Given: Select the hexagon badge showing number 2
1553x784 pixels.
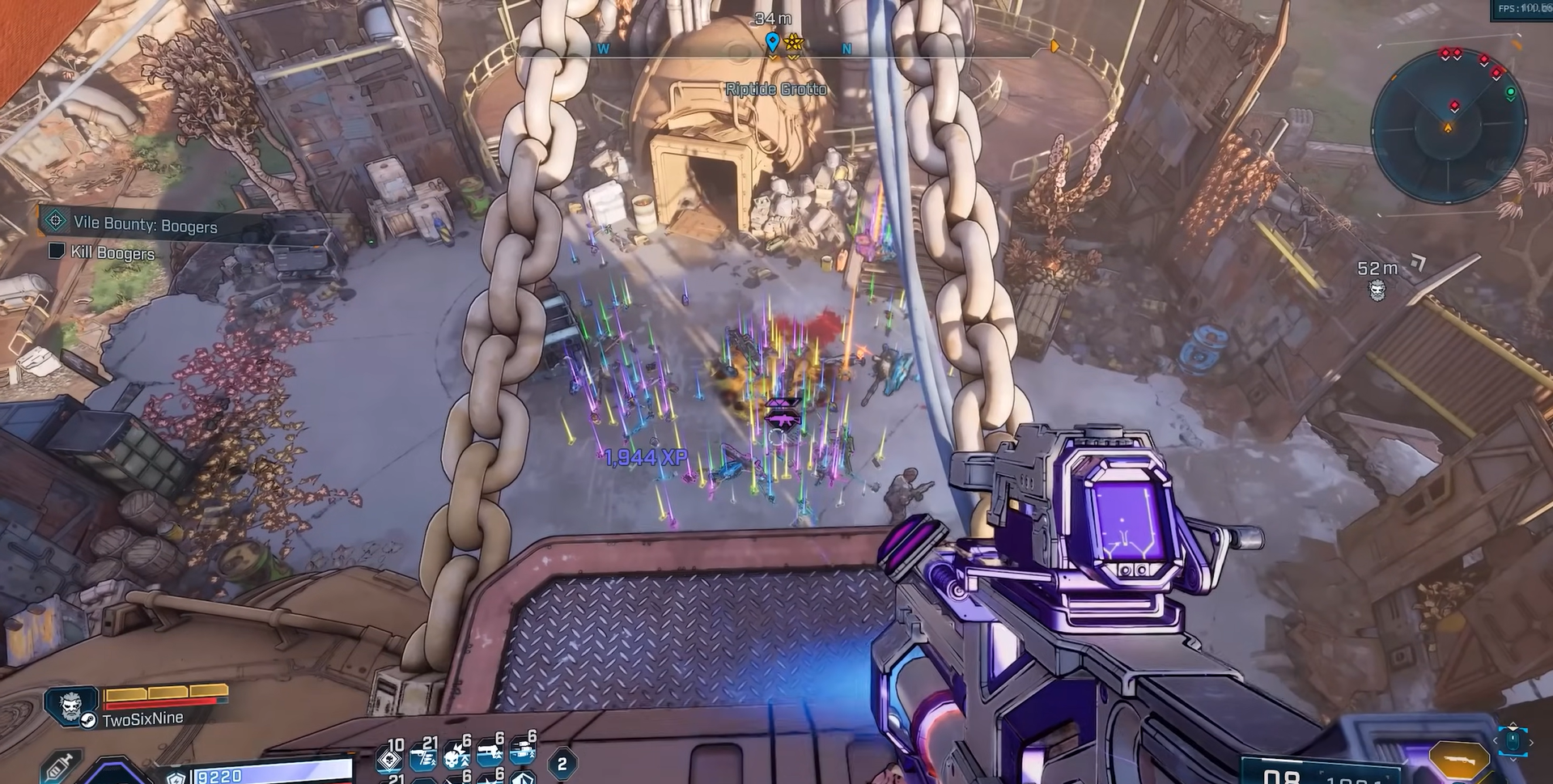Looking at the screenshot, I should [562, 763].
